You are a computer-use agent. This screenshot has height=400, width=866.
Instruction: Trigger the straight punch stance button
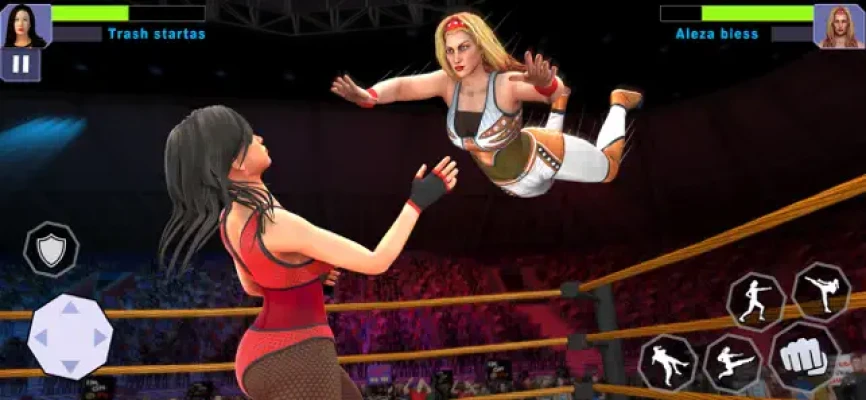(756, 300)
